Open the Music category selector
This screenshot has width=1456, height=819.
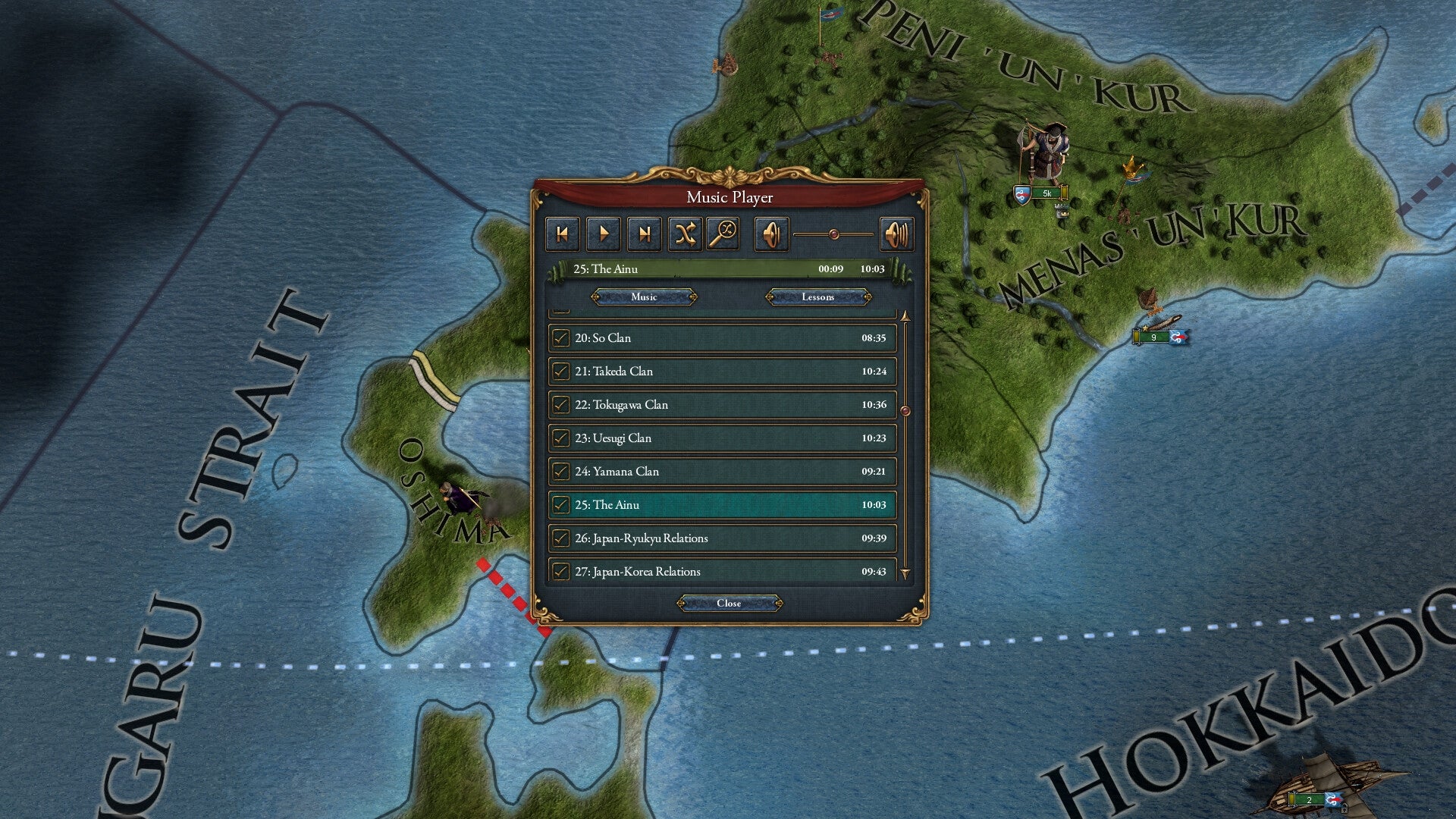(x=643, y=297)
